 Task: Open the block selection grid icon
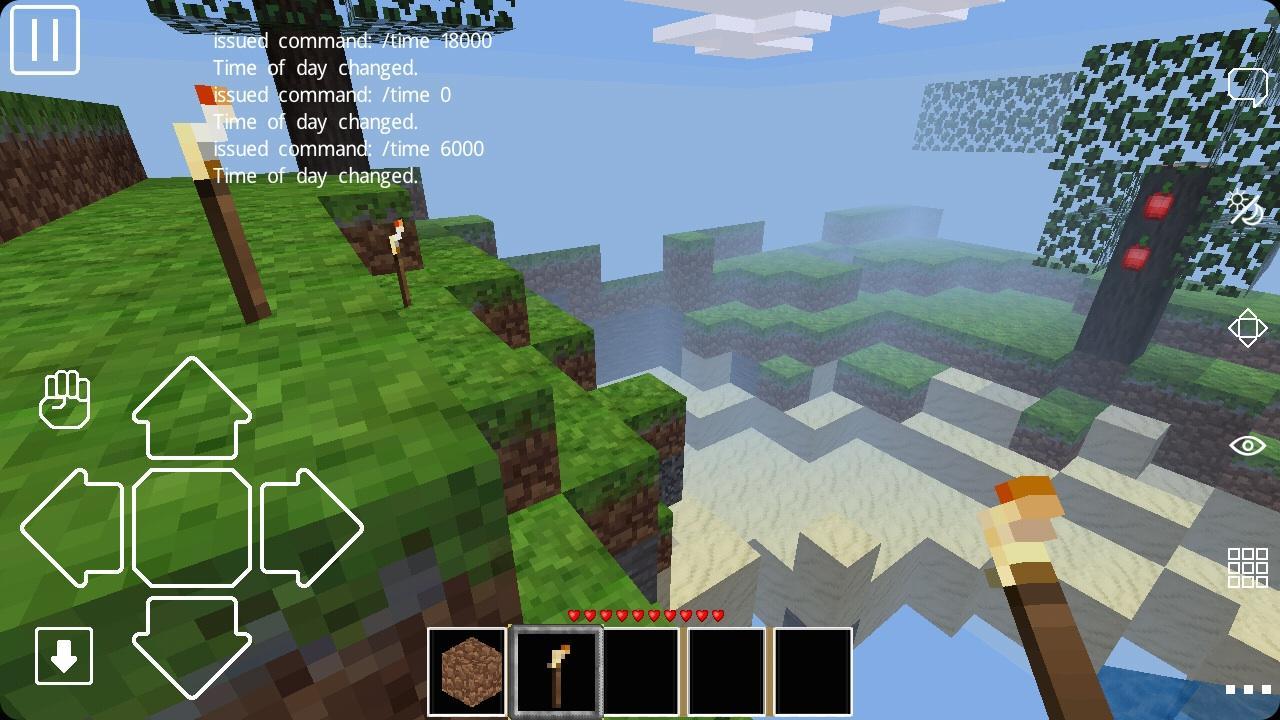1245,568
